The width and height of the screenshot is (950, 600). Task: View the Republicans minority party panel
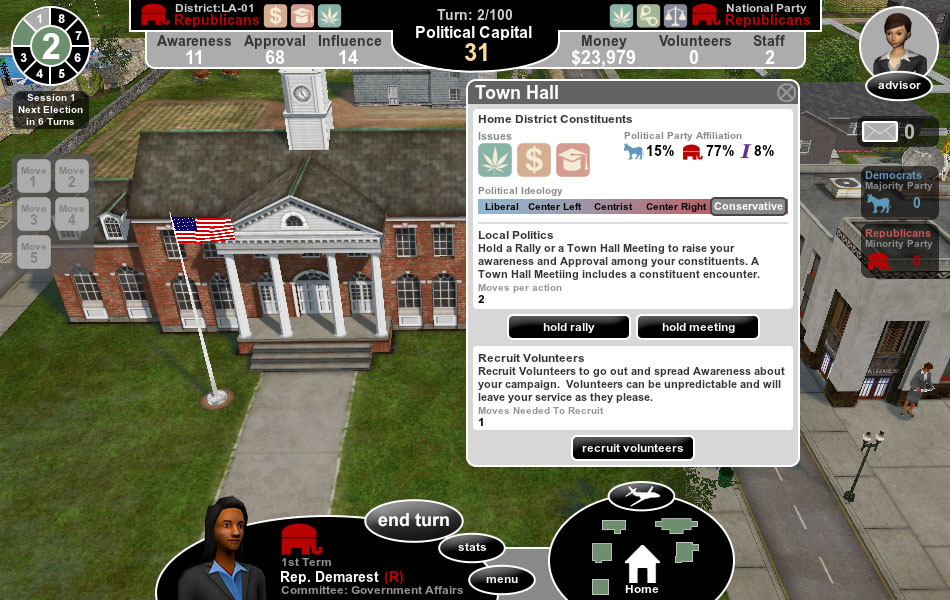[899, 250]
